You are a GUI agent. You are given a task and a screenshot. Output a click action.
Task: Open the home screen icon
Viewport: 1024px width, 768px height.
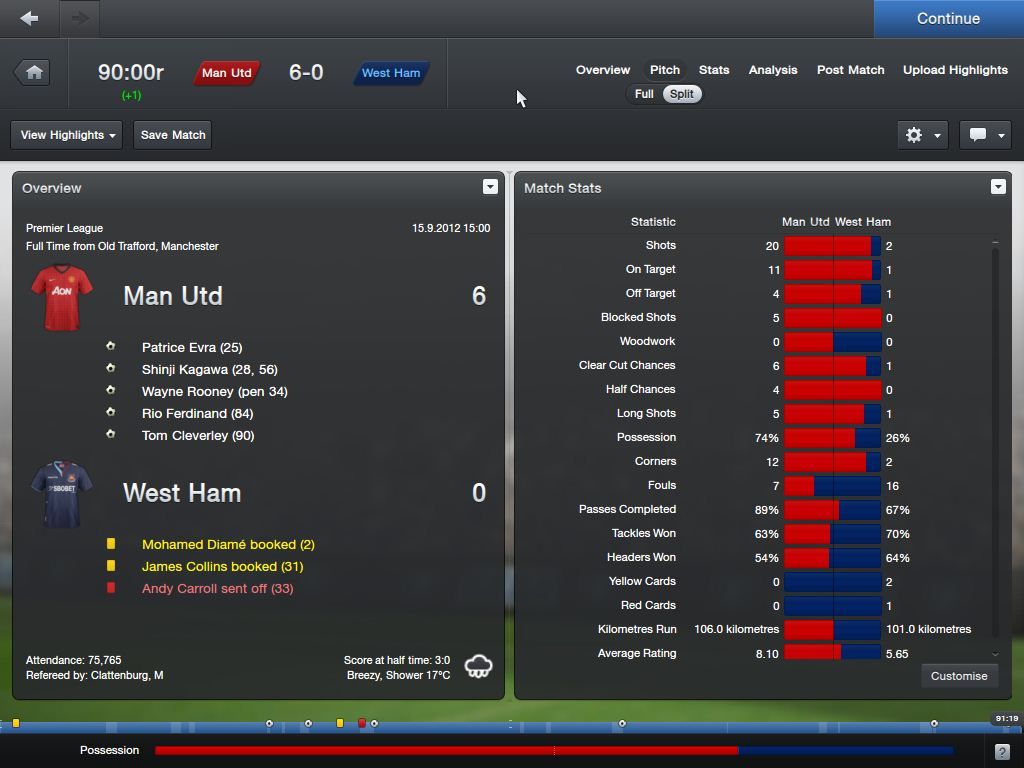click(x=34, y=72)
